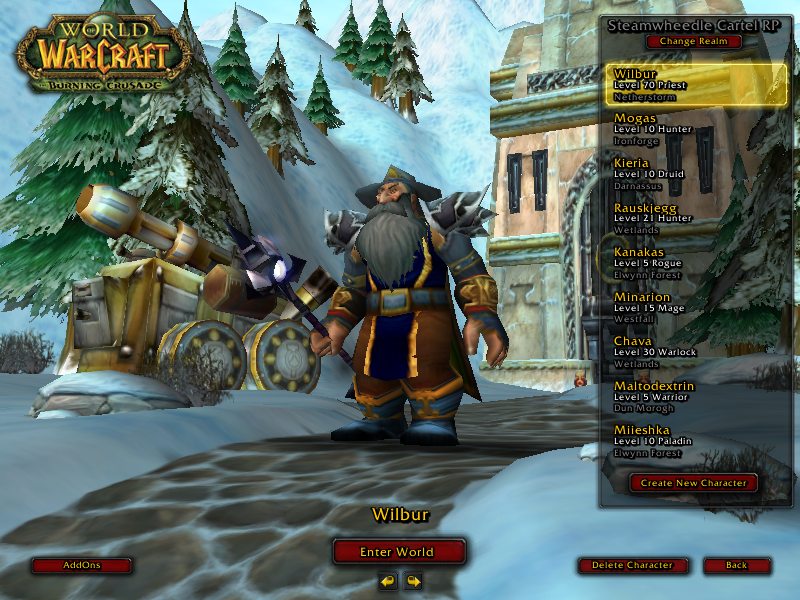
Task: Open the AddOns list
Action: pos(82,565)
